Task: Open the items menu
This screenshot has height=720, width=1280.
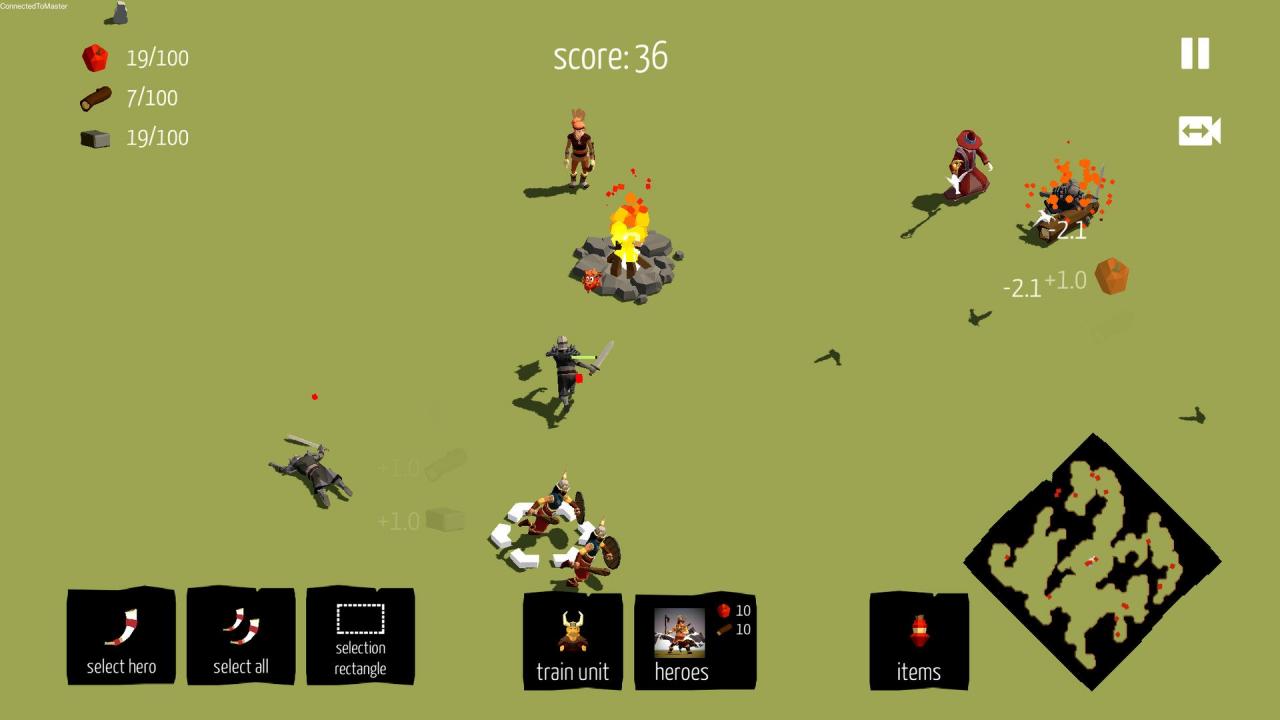Action: pyautogui.click(x=919, y=641)
